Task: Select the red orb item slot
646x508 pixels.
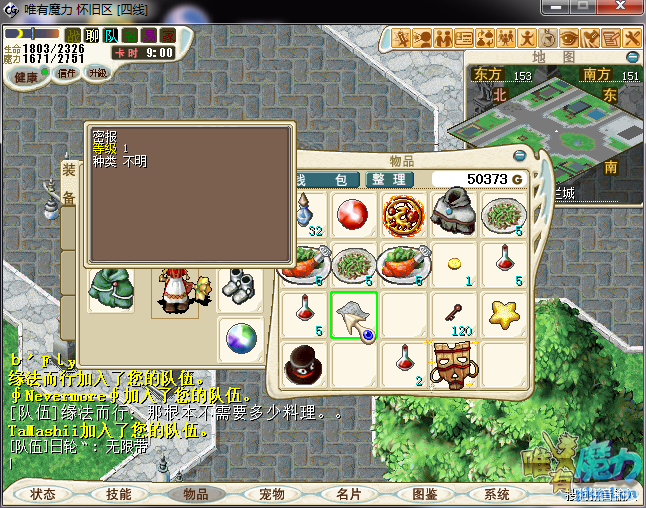Action: click(x=352, y=214)
